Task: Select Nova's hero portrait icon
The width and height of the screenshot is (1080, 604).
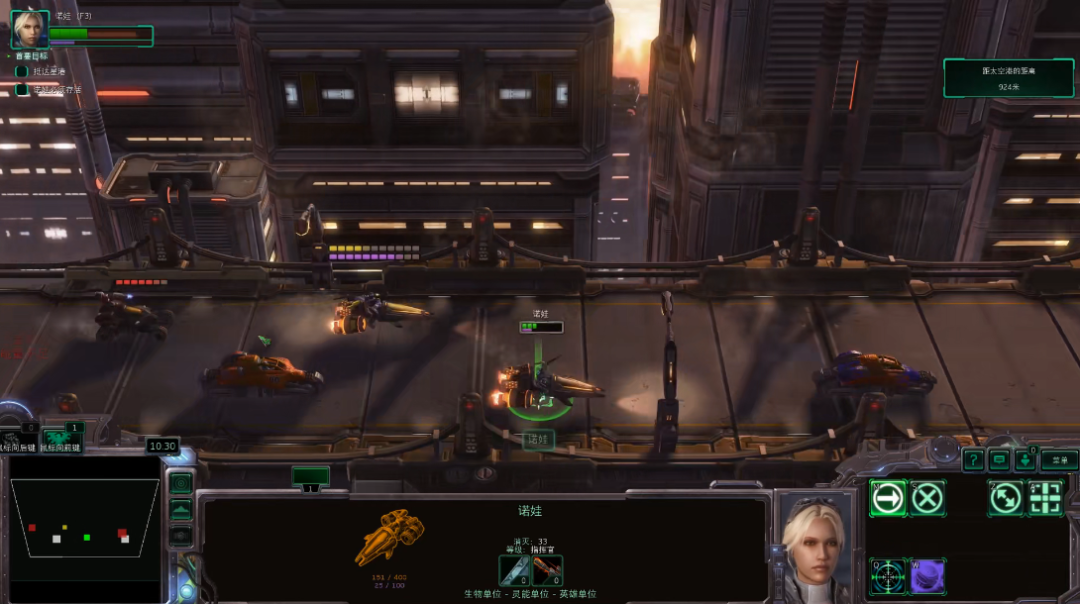Action: pyautogui.click(x=30, y=29)
